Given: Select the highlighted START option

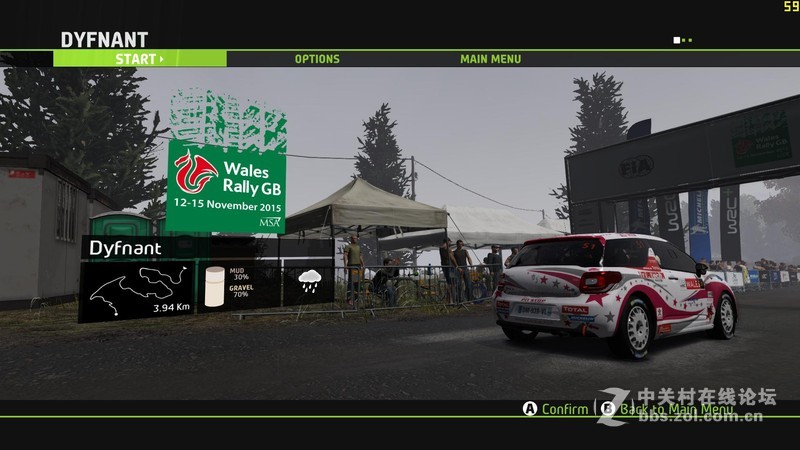Looking at the screenshot, I should (x=139, y=59).
